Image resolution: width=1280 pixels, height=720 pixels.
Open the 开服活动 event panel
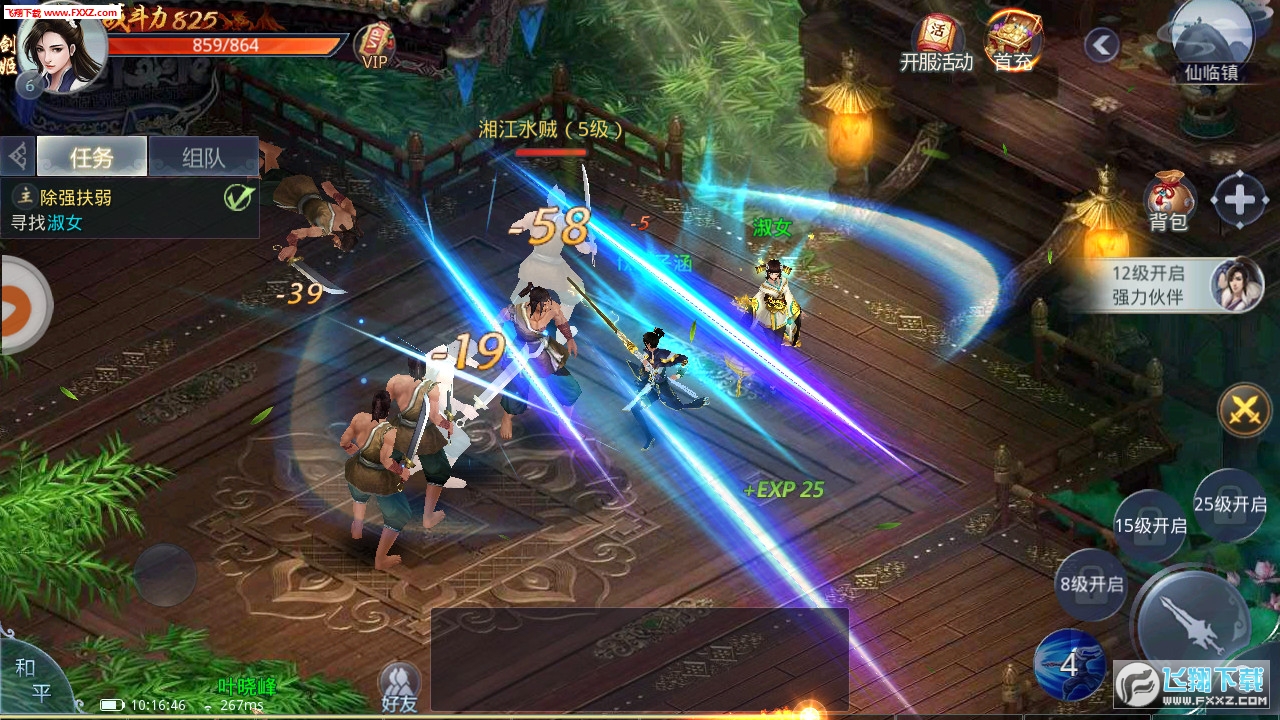(x=936, y=44)
